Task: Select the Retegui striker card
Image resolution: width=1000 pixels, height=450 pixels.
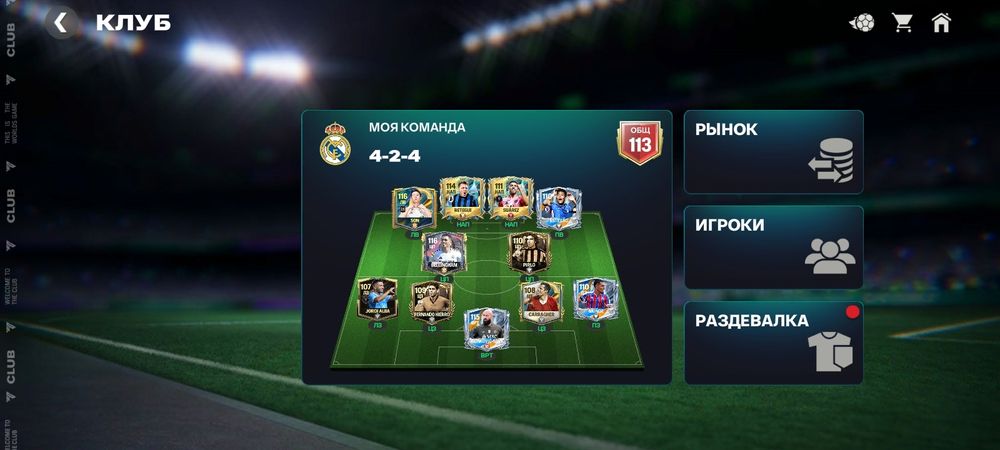Action: click(461, 198)
